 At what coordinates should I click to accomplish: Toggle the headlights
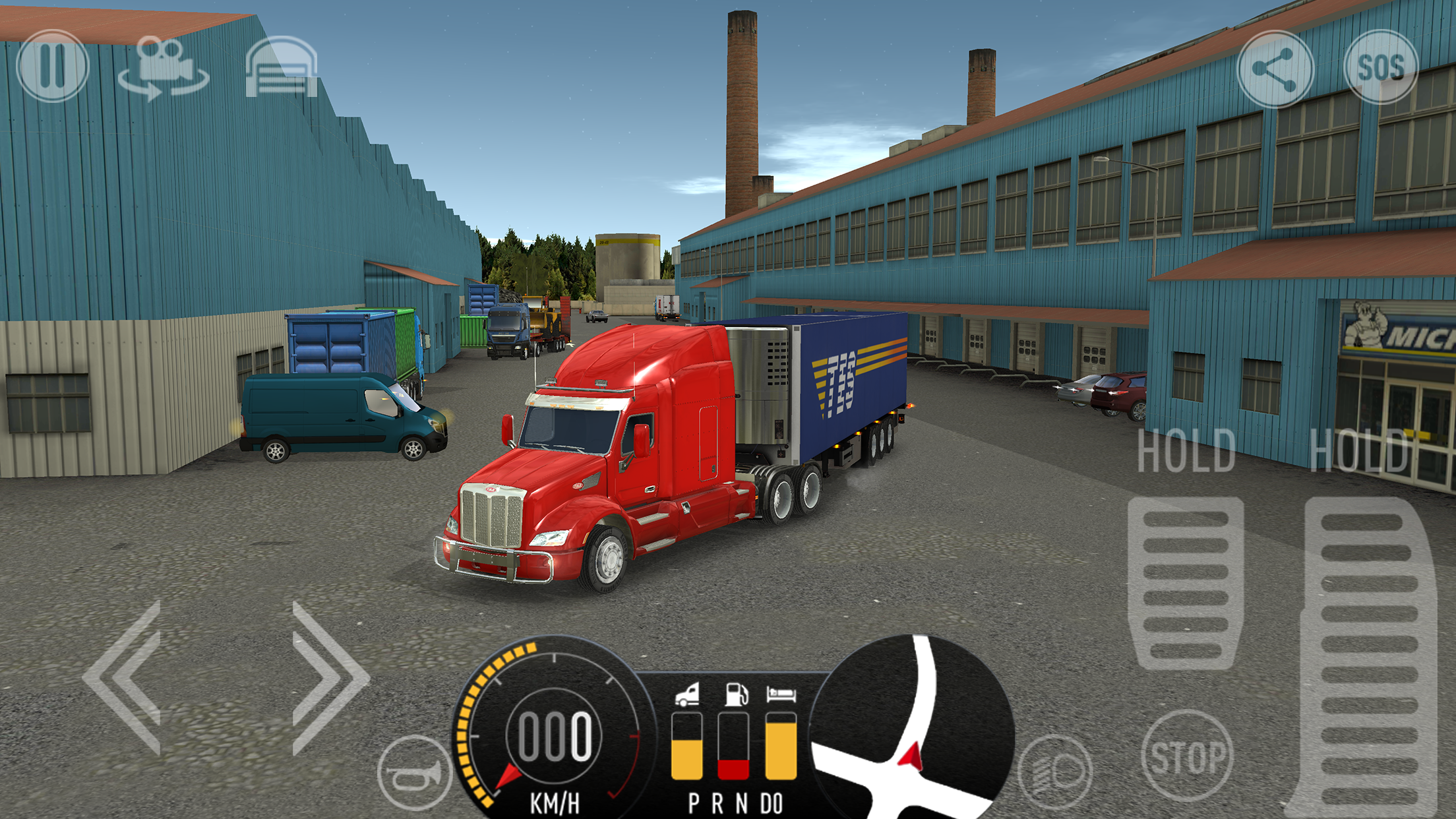1054,772
